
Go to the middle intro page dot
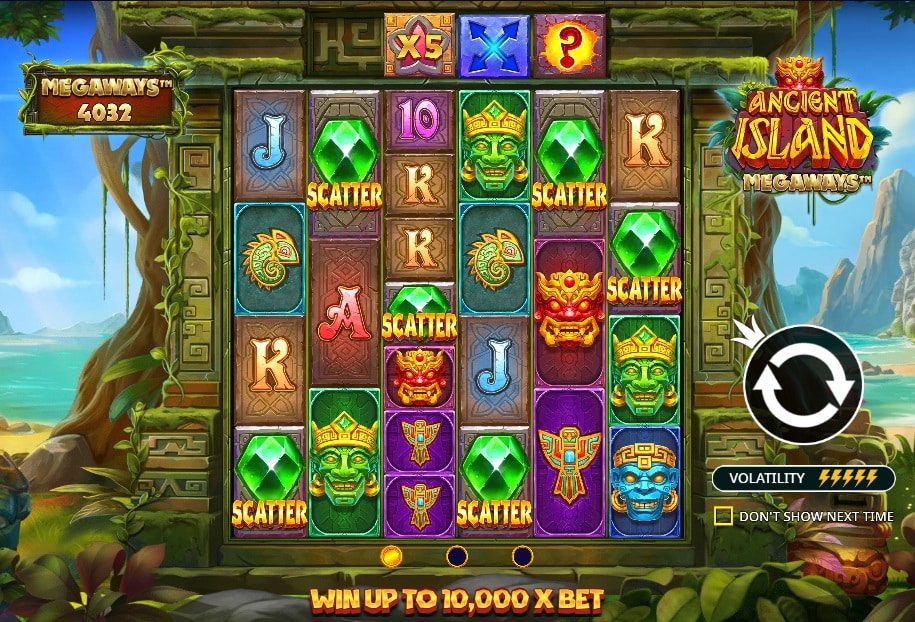(457, 556)
